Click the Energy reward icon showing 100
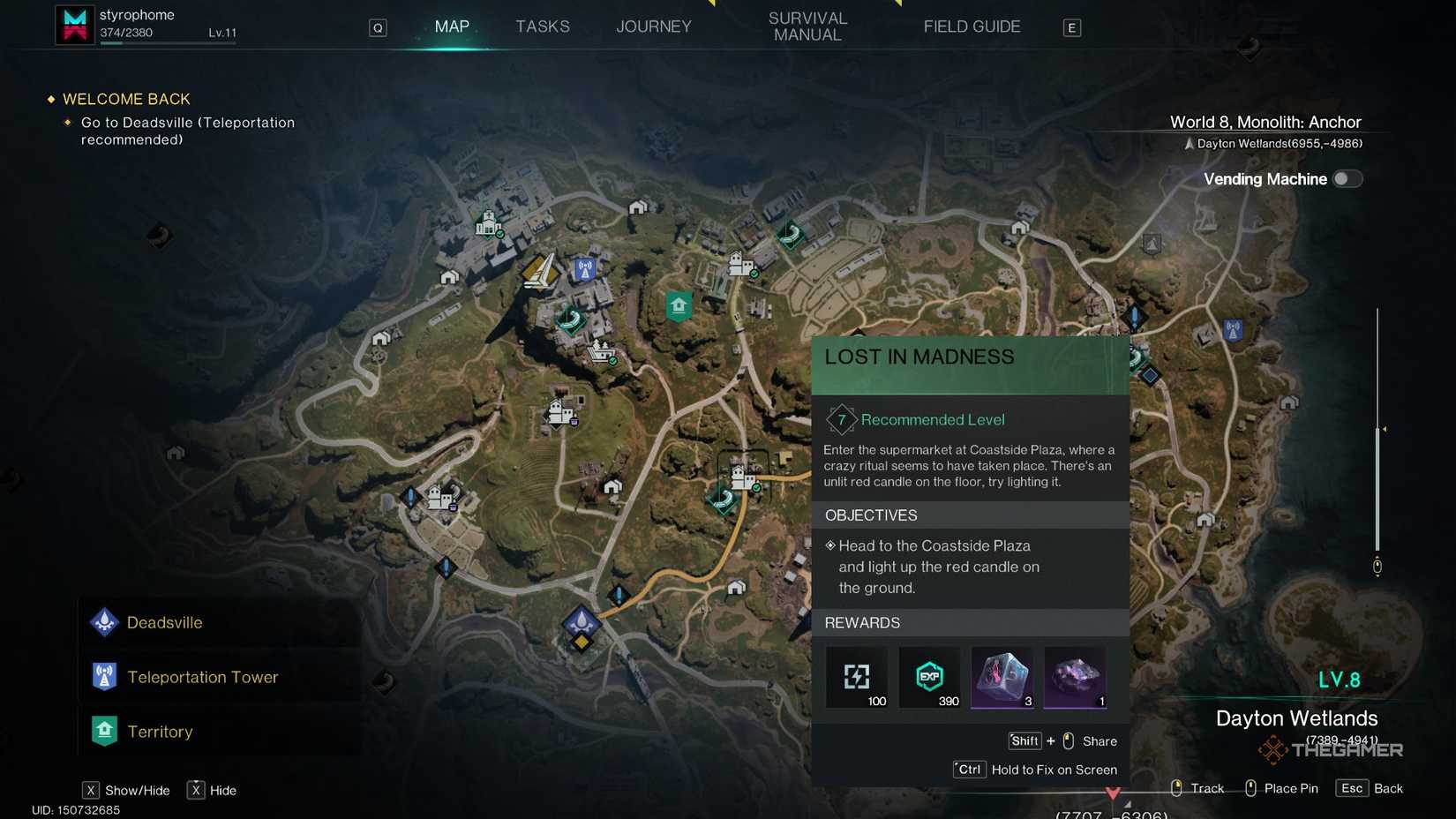This screenshot has height=819, width=1456. (x=857, y=677)
